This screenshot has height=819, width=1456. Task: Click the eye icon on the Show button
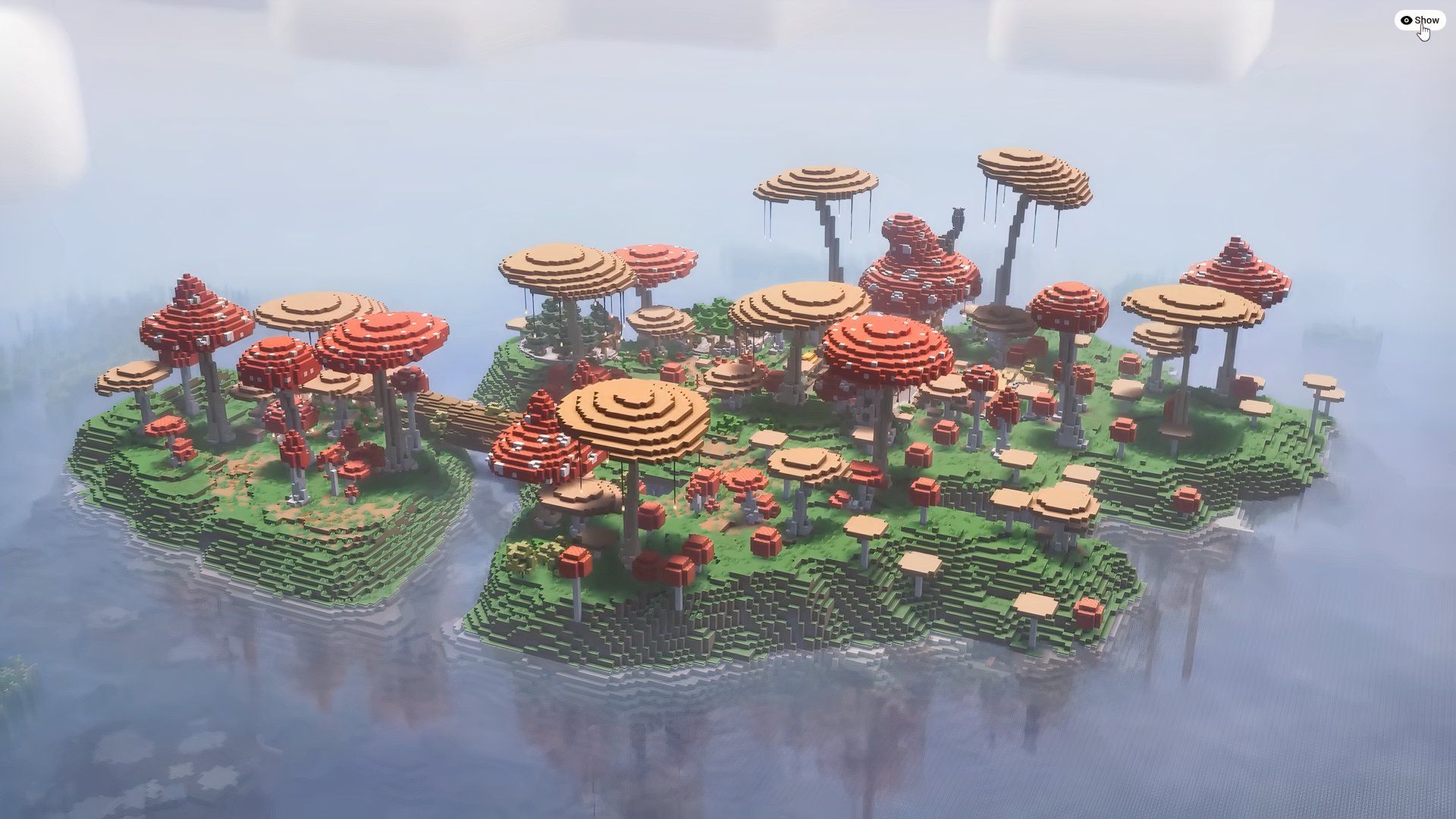1407,20
